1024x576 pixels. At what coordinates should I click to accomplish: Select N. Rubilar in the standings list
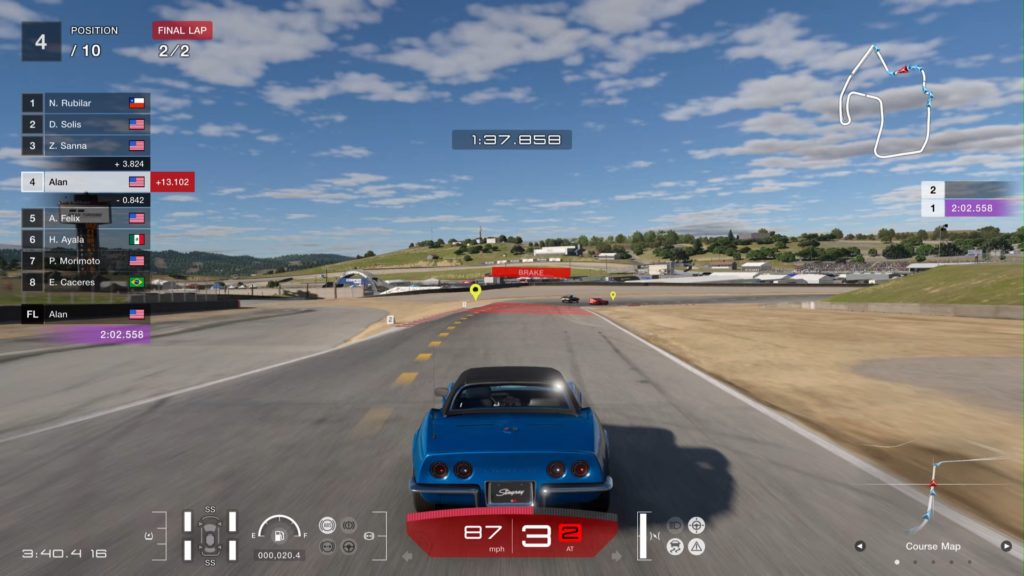point(86,103)
